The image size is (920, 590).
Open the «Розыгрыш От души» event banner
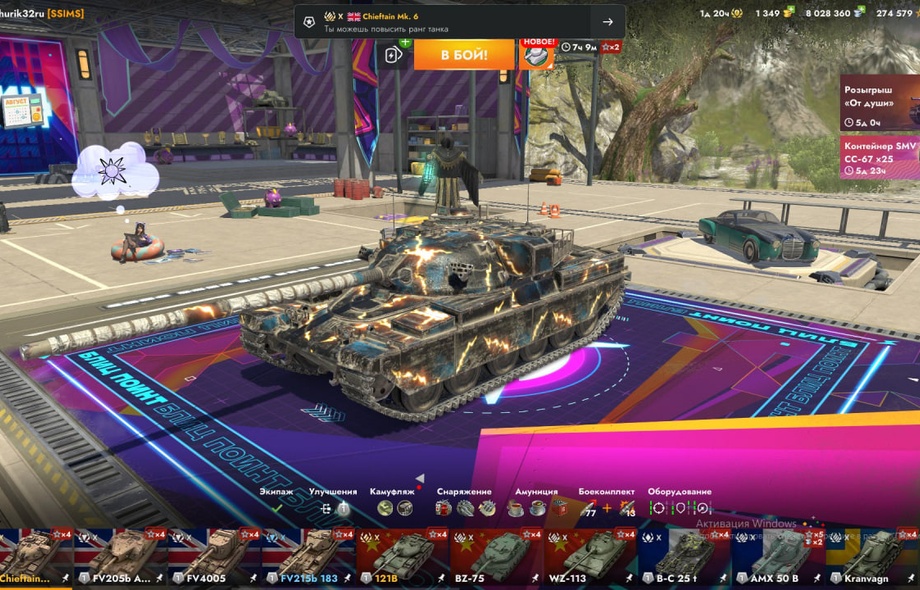tap(879, 102)
